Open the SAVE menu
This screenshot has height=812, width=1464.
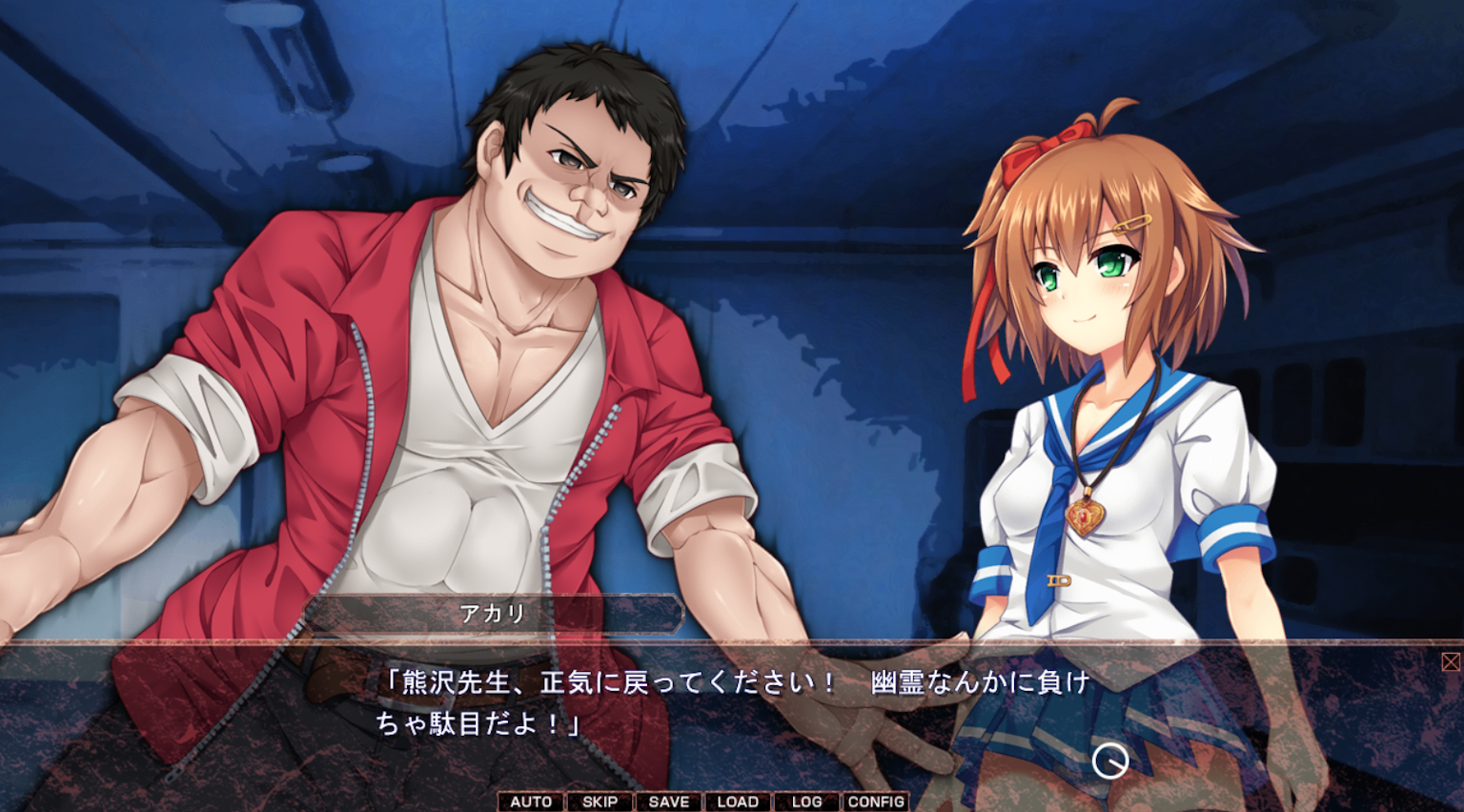click(x=668, y=802)
